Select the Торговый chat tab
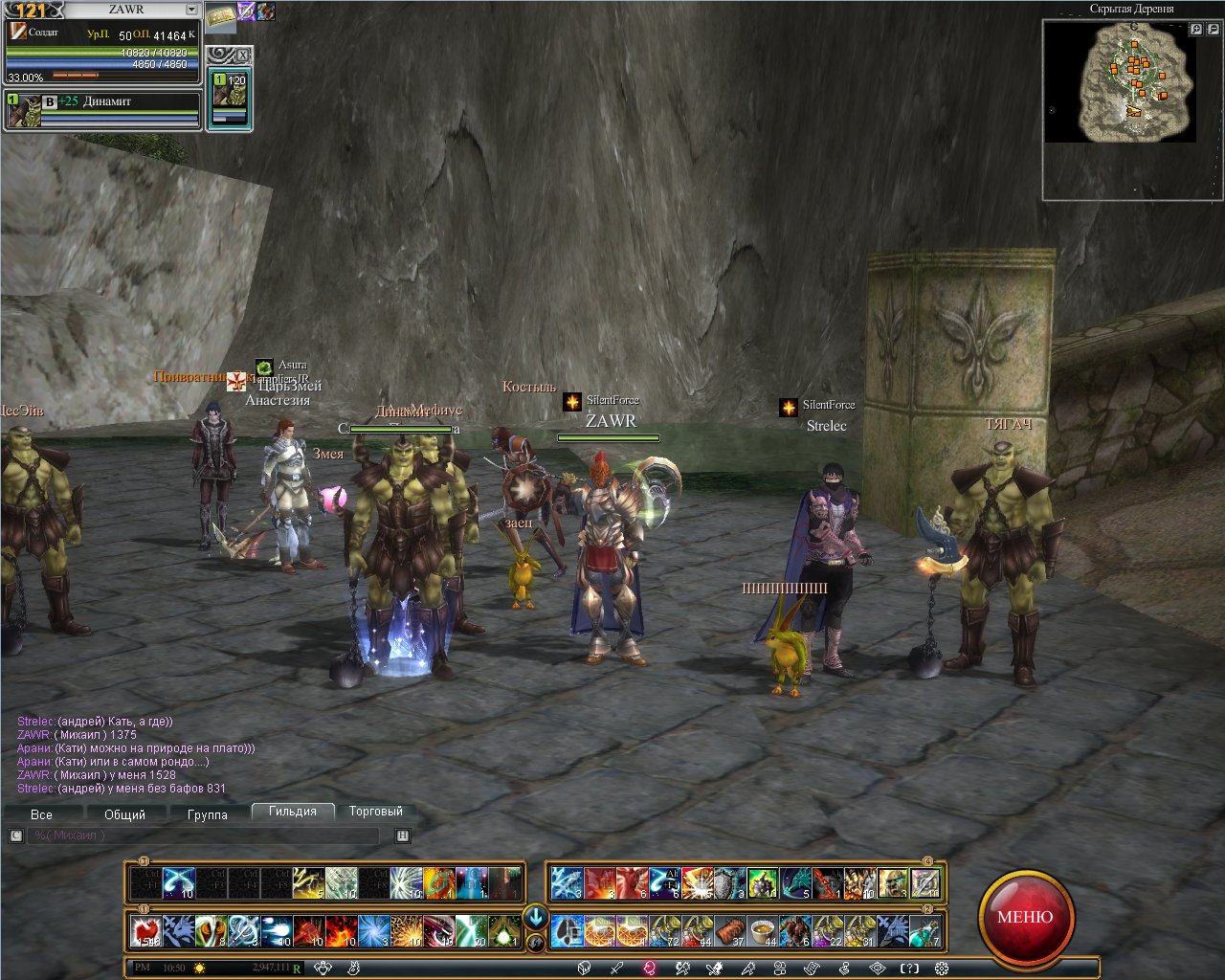The height and width of the screenshot is (980, 1225). click(375, 812)
